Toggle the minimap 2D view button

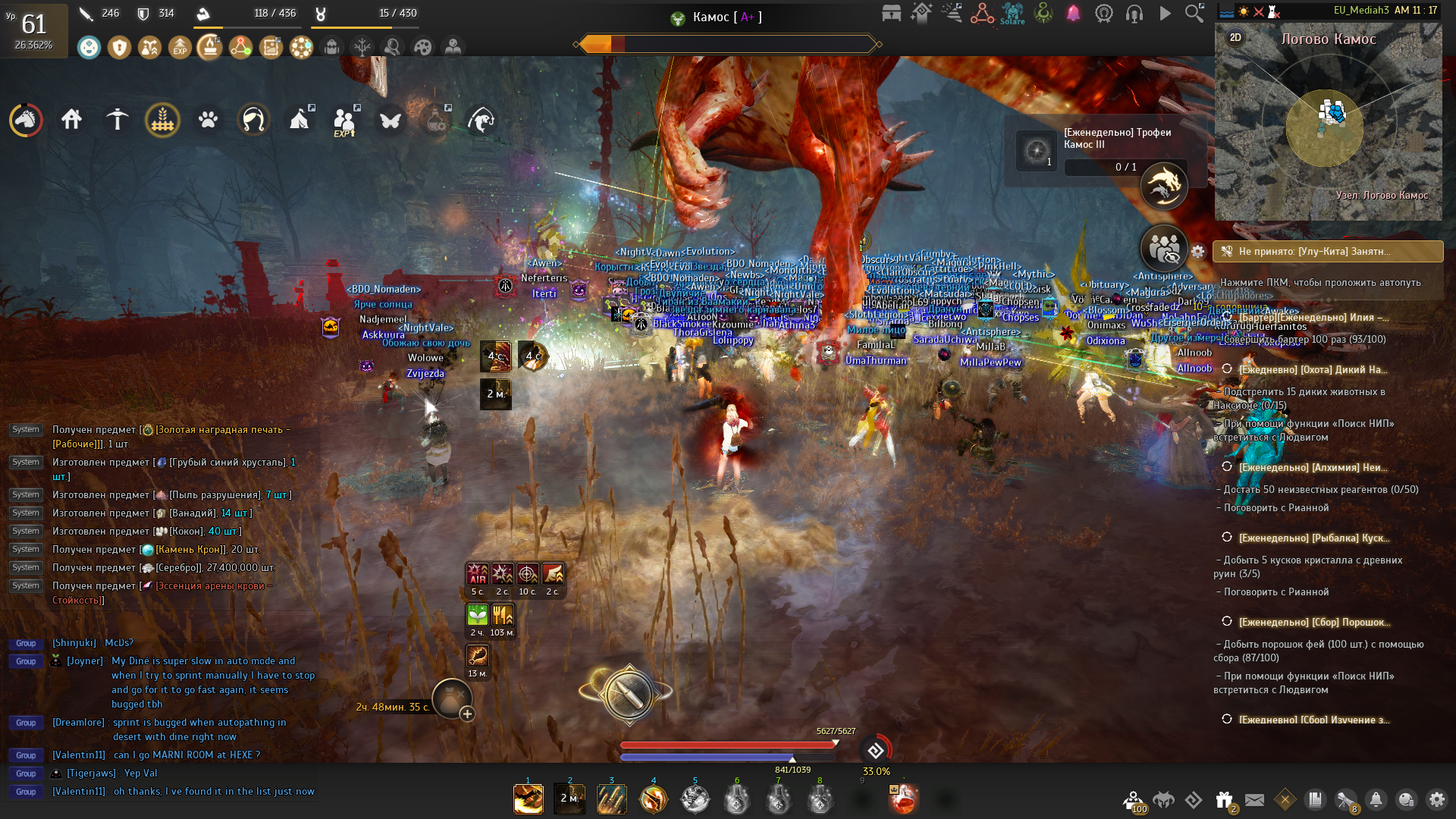[1235, 37]
